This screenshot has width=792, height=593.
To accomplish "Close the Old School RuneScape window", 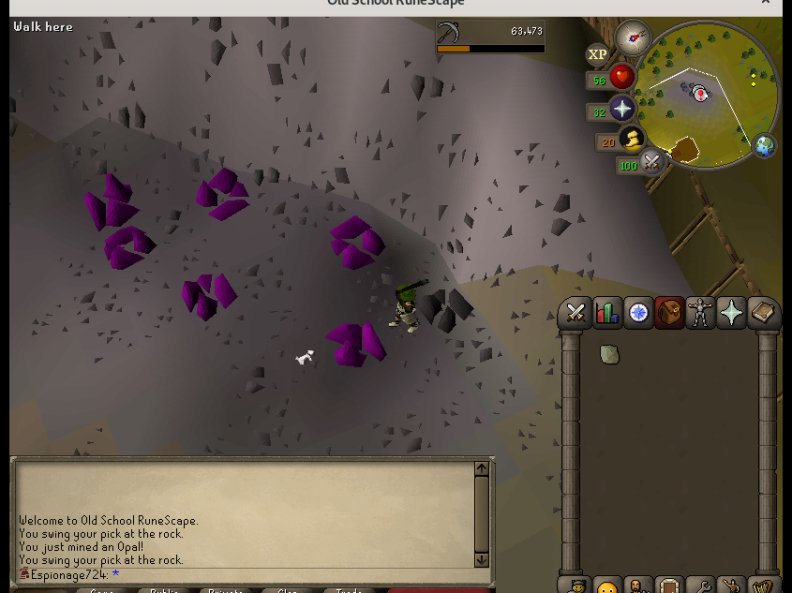I will 766,3.
